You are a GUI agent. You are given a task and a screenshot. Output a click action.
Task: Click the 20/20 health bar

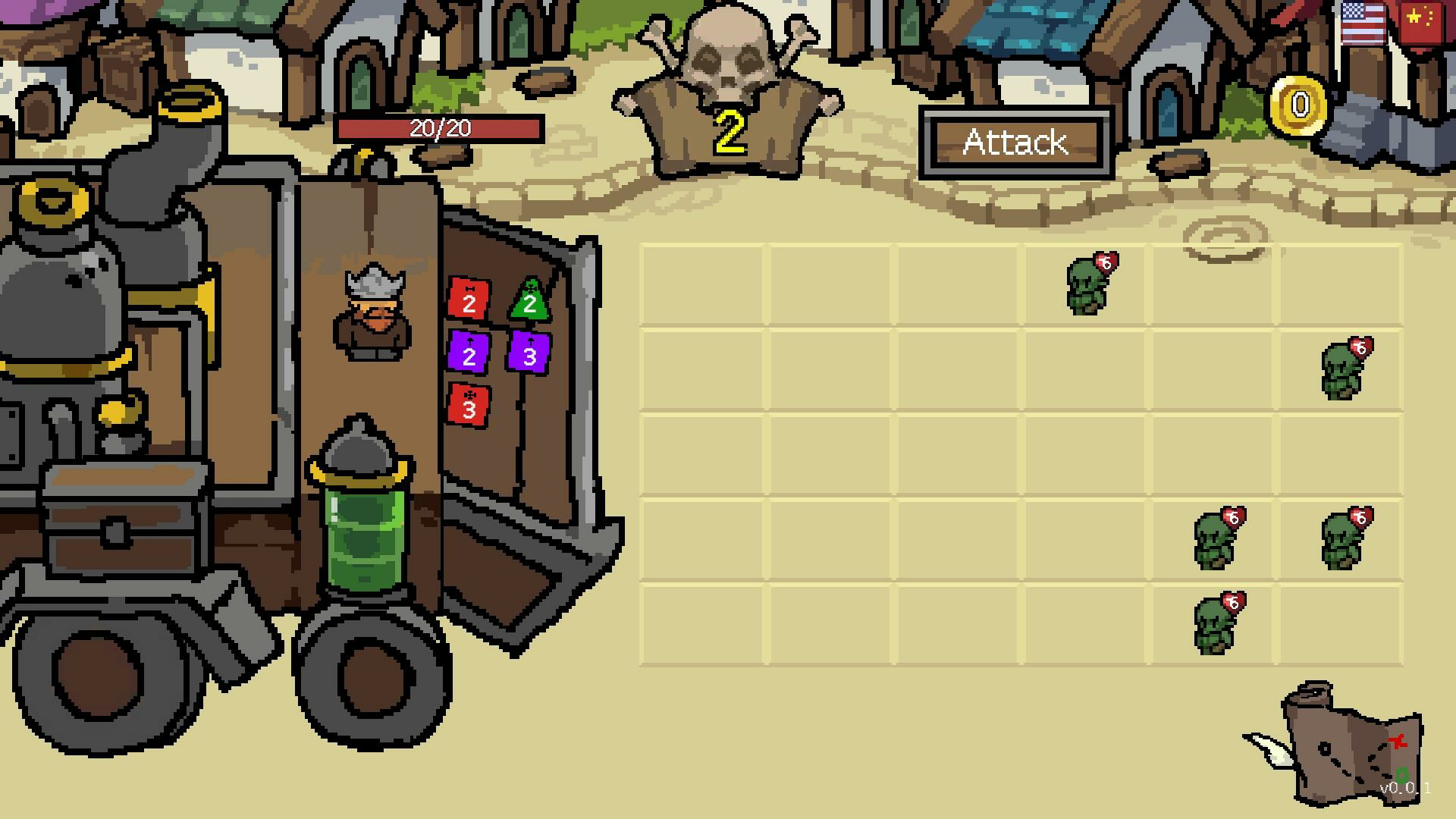[440, 128]
